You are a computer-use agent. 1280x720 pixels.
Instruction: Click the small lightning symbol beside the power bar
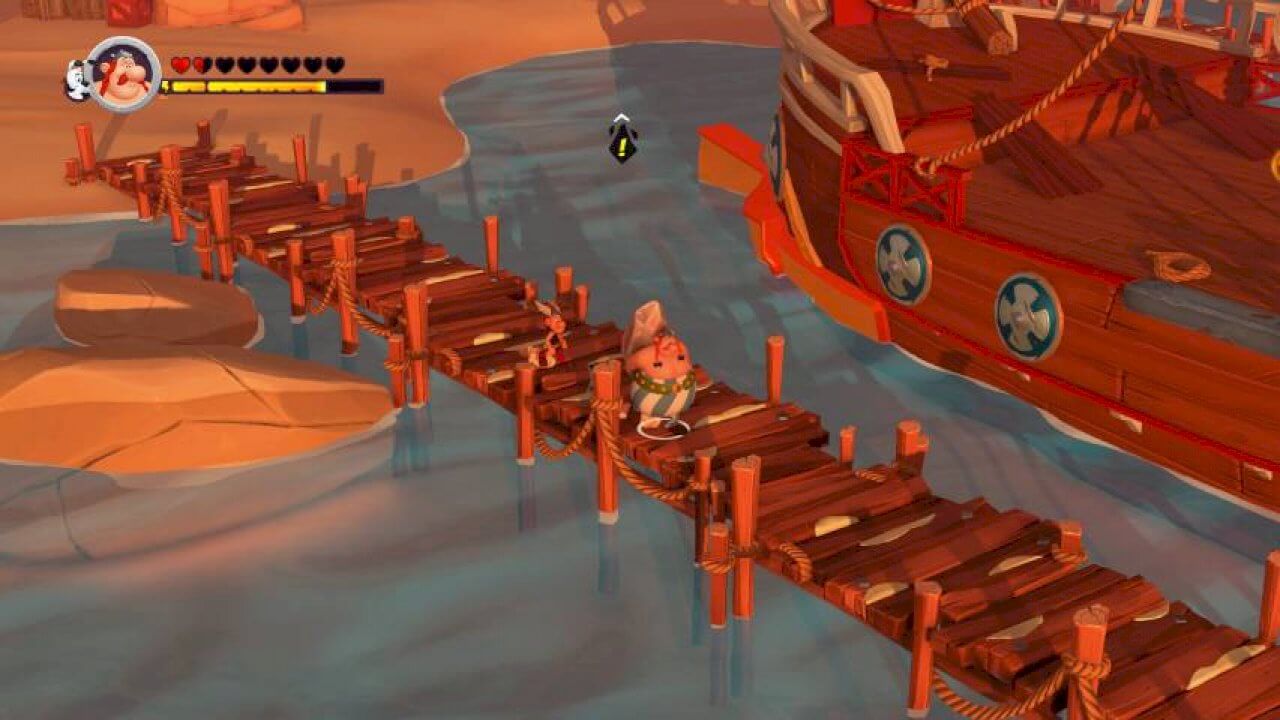(166, 85)
